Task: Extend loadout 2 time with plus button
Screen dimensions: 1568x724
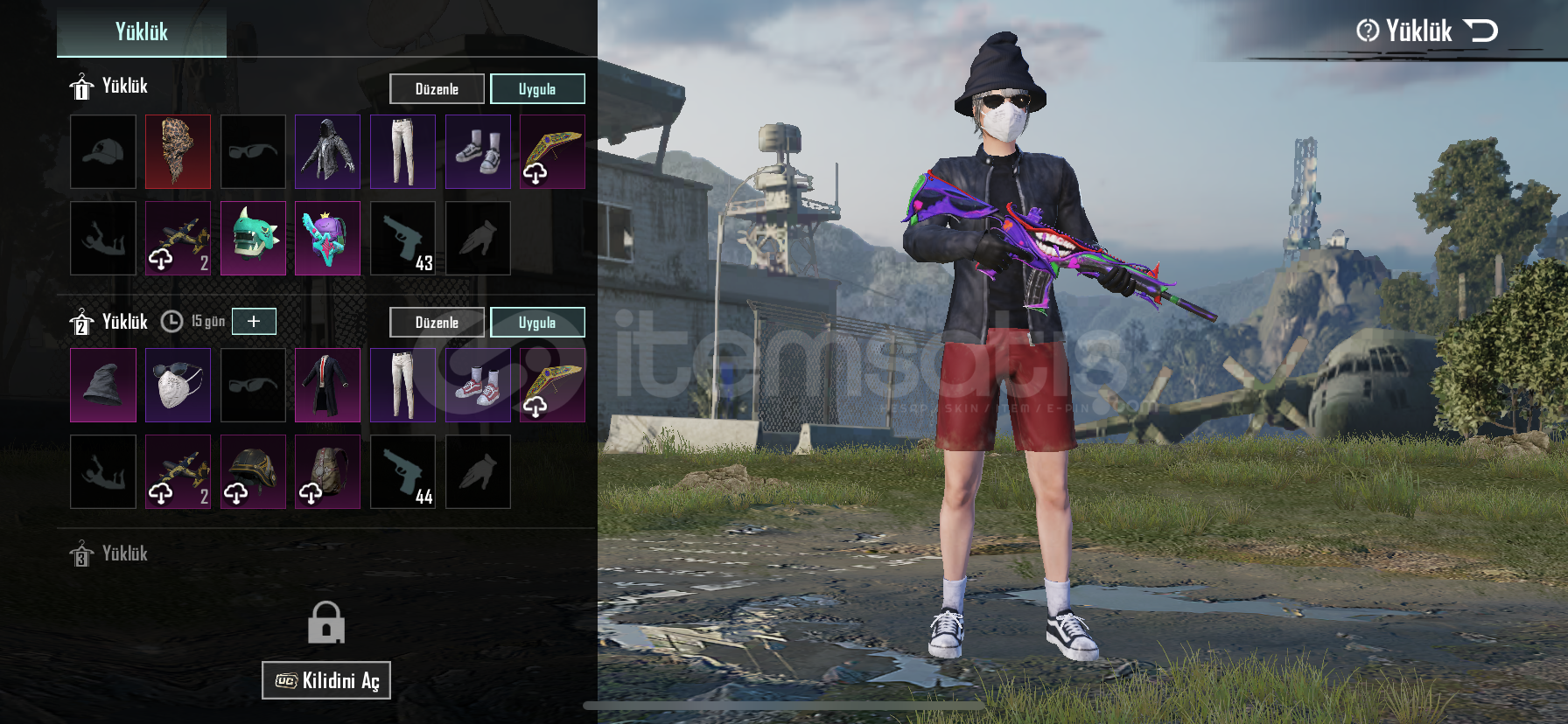Action: click(x=254, y=321)
